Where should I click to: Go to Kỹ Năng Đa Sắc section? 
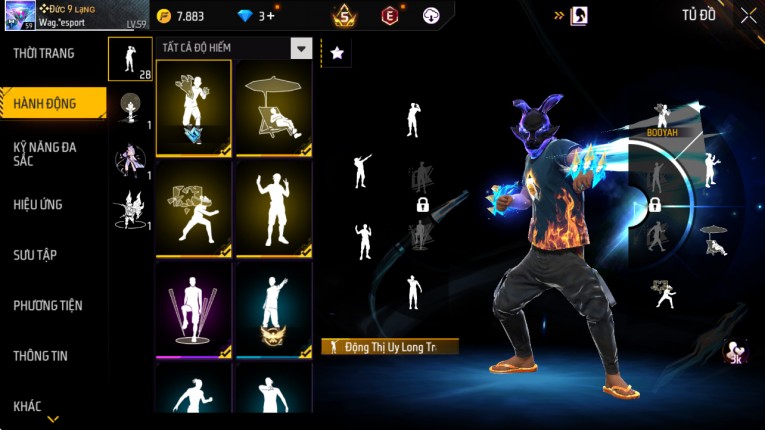[x=45, y=154]
